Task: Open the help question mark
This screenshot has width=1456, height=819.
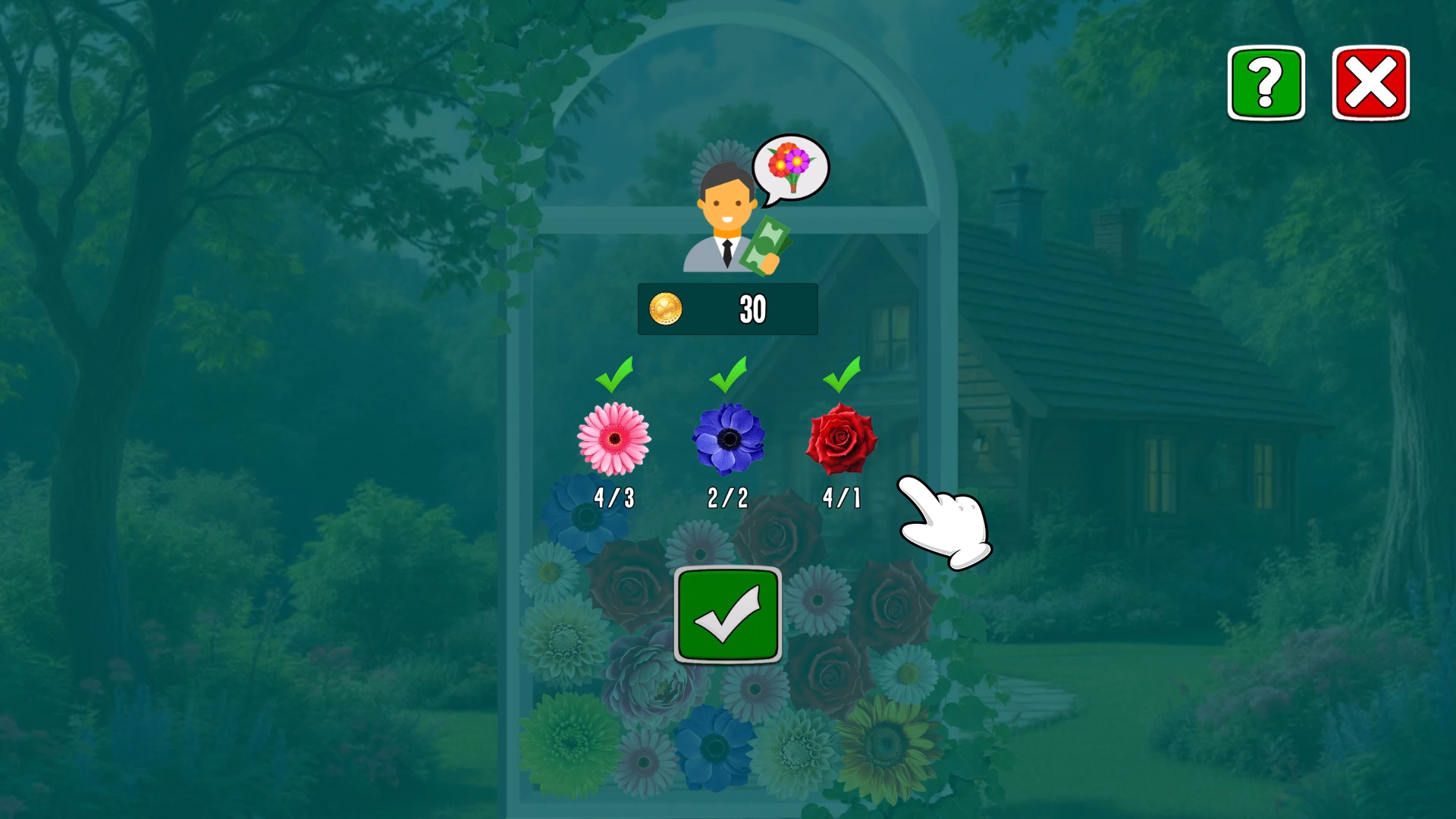Action: (1266, 83)
